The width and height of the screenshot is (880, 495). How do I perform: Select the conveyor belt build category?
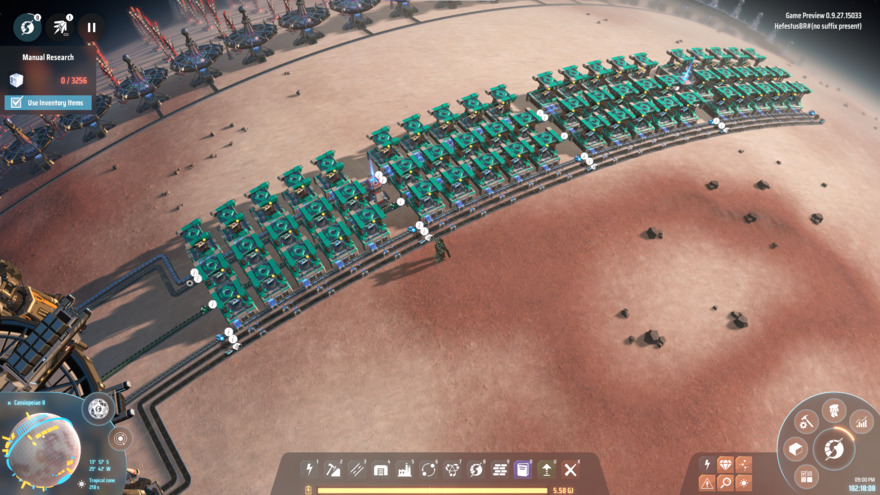[x=357, y=469]
